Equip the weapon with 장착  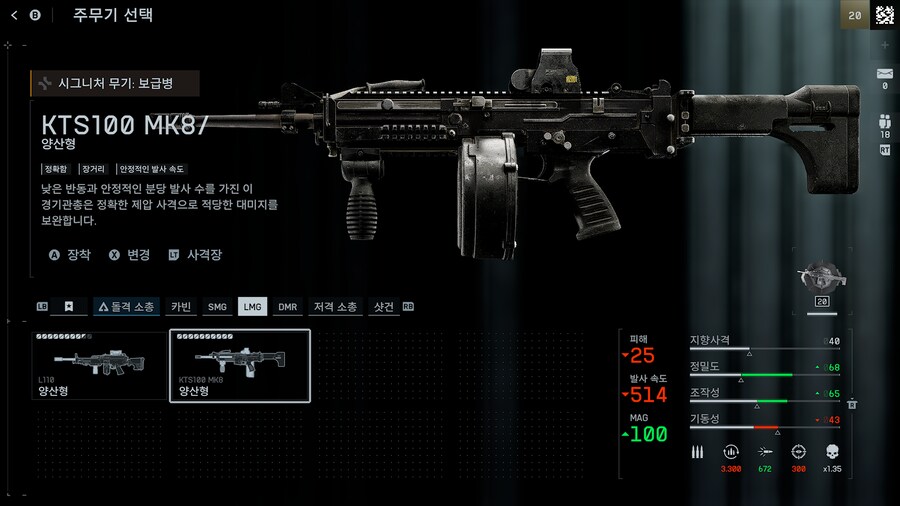(70, 255)
